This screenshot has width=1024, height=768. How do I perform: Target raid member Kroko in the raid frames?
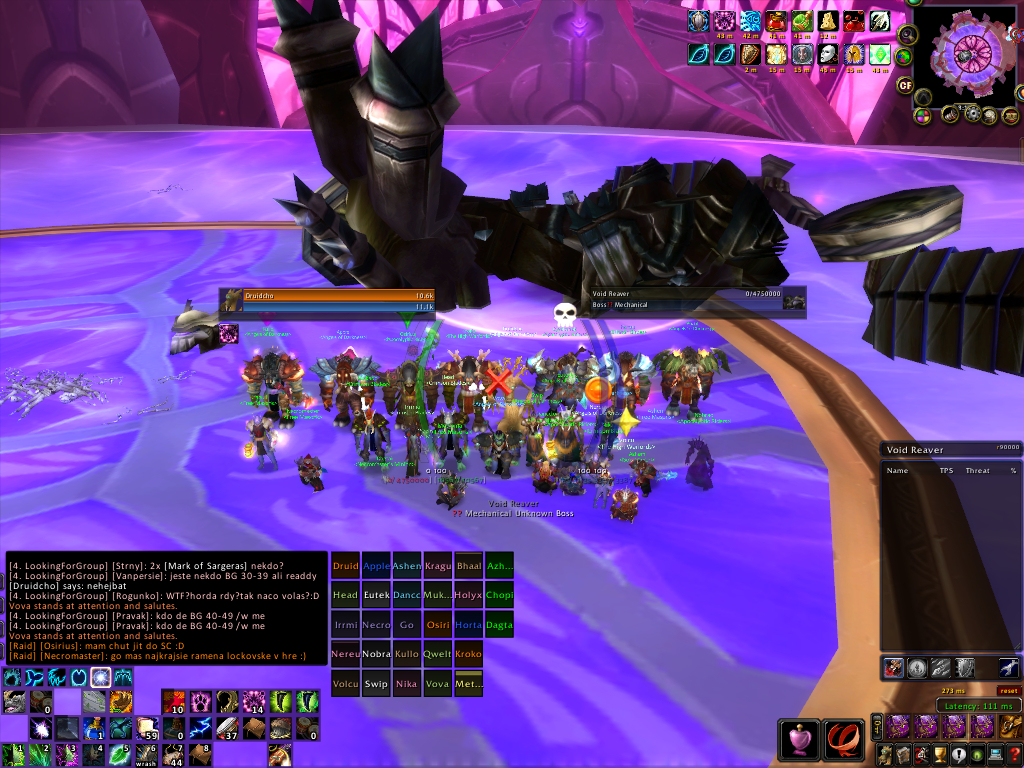pos(468,653)
